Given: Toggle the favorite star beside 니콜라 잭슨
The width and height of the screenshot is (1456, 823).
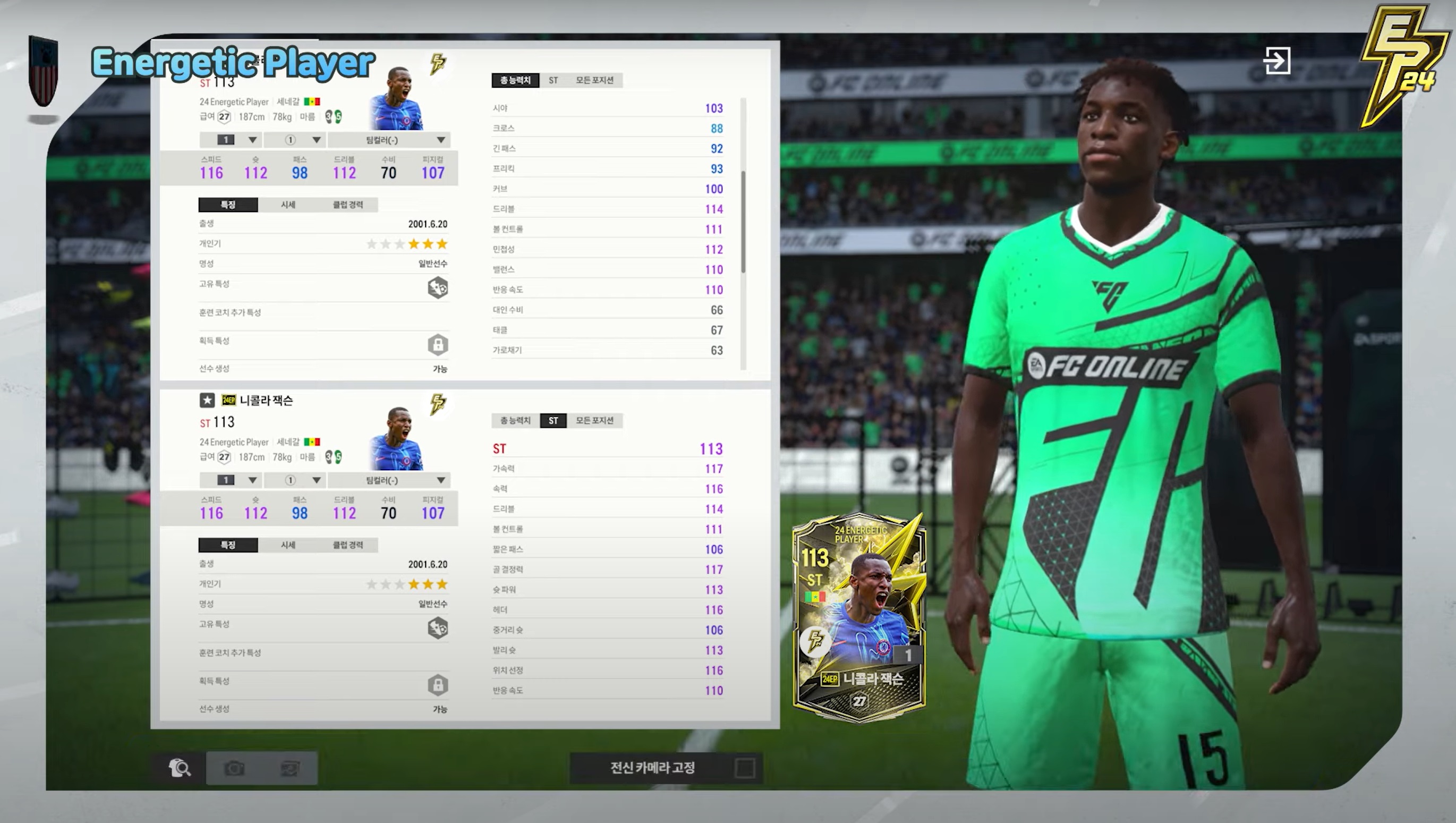Looking at the screenshot, I should click(x=207, y=400).
